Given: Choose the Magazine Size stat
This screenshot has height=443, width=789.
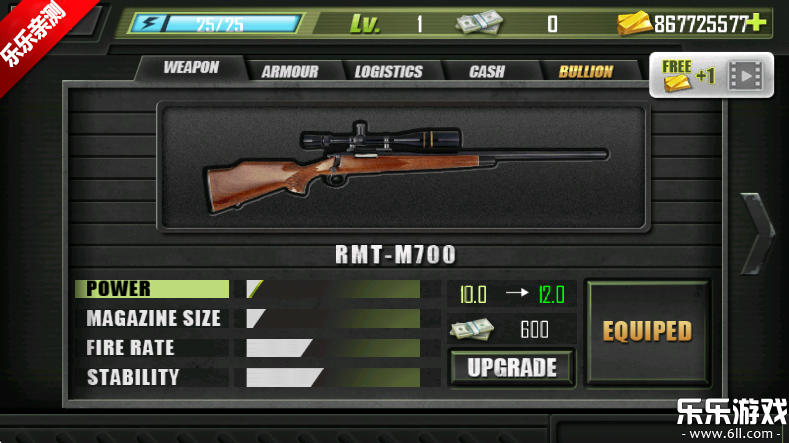Looking at the screenshot, I should coord(153,319).
